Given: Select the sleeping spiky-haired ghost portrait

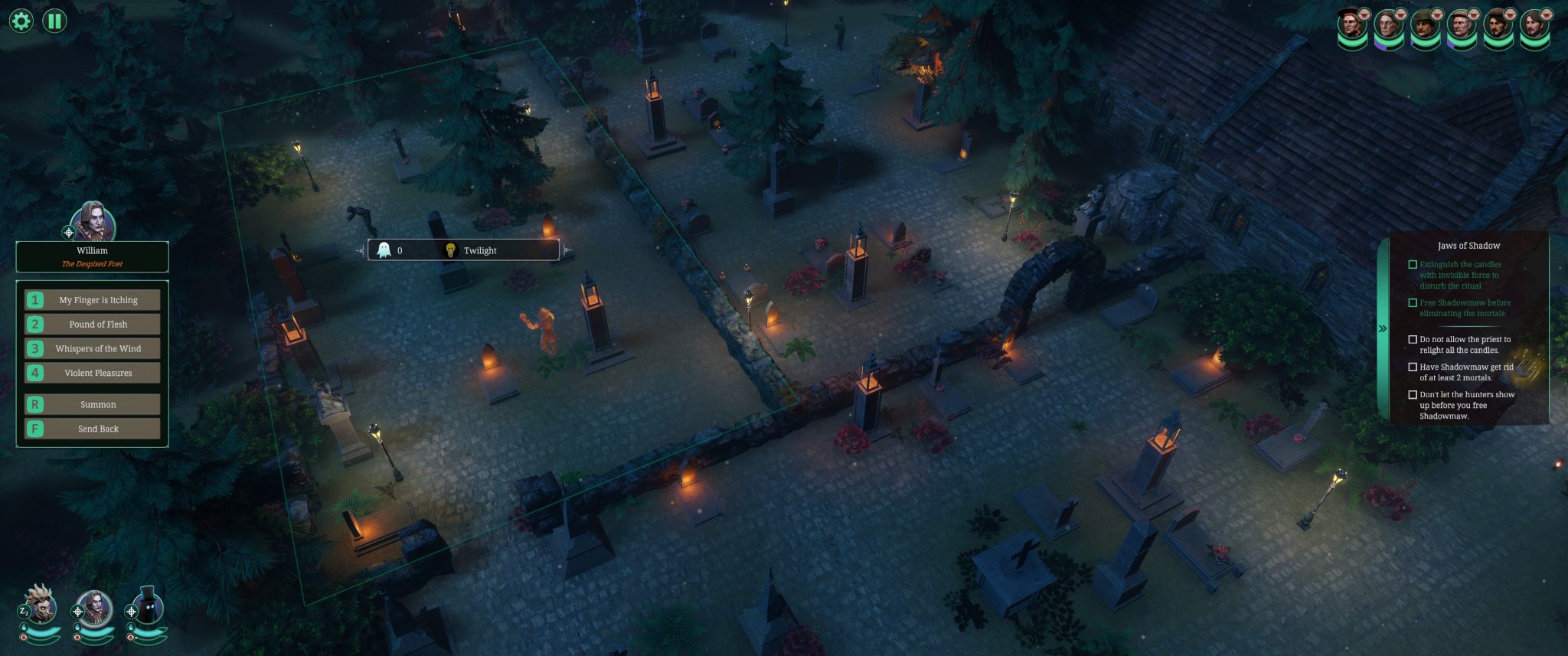Looking at the screenshot, I should (x=40, y=607).
